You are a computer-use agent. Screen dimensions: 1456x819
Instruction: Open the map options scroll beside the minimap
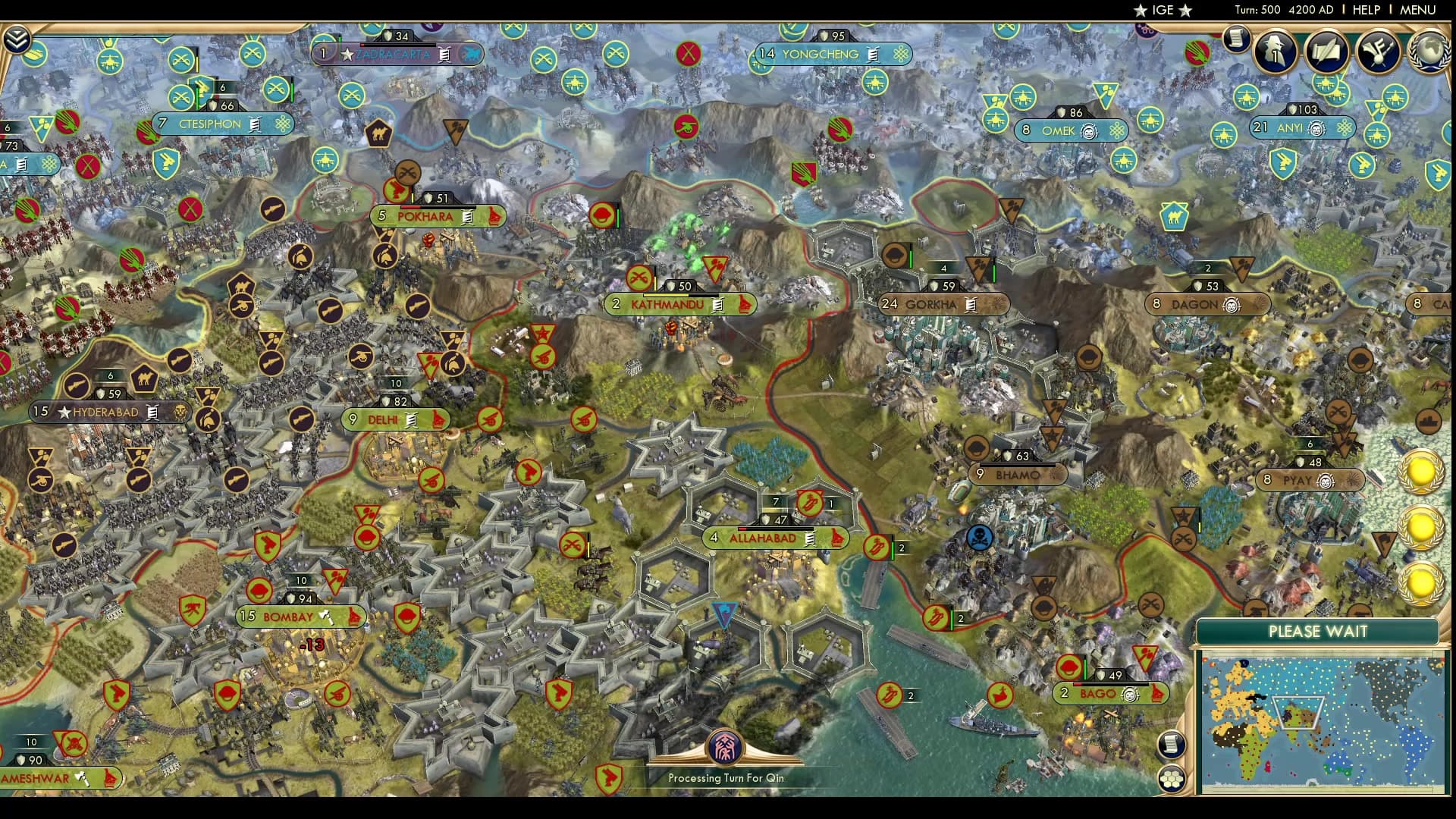click(x=1172, y=744)
